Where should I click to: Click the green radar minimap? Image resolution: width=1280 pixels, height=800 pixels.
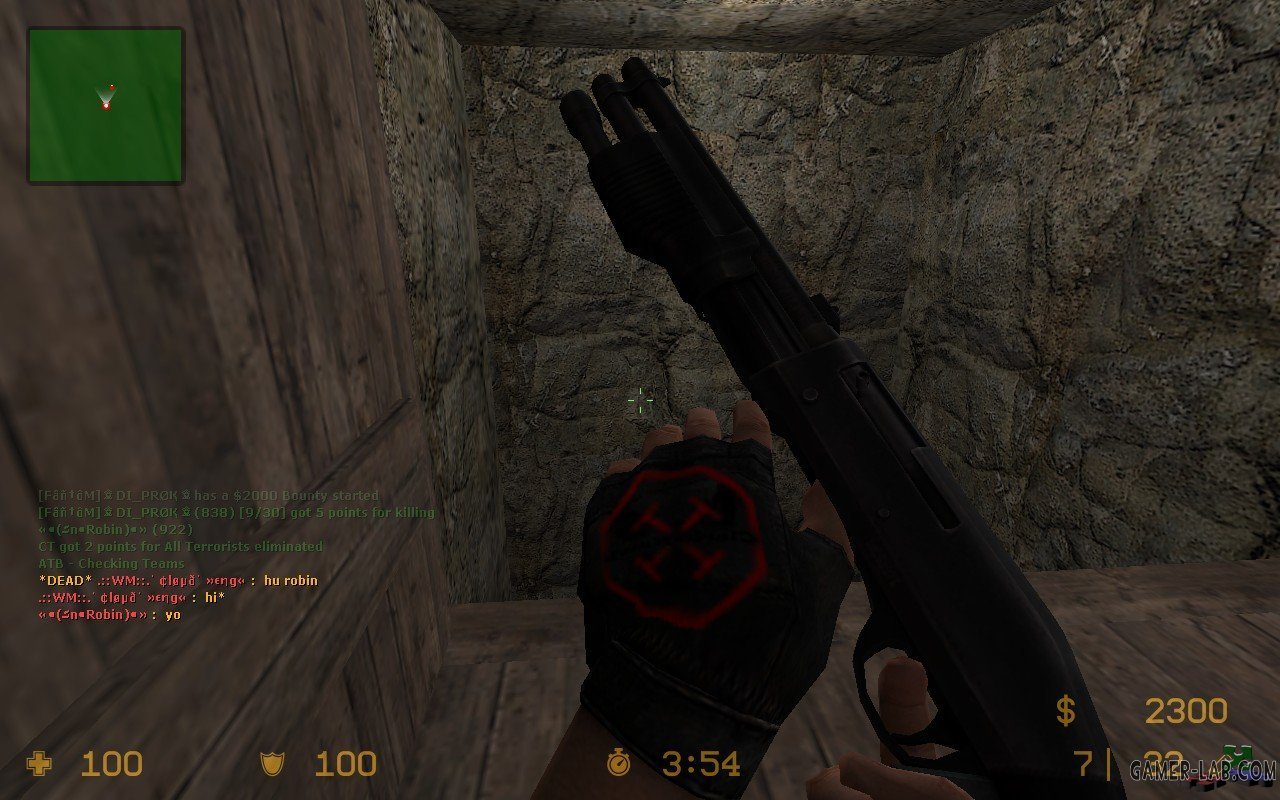tap(105, 105)
